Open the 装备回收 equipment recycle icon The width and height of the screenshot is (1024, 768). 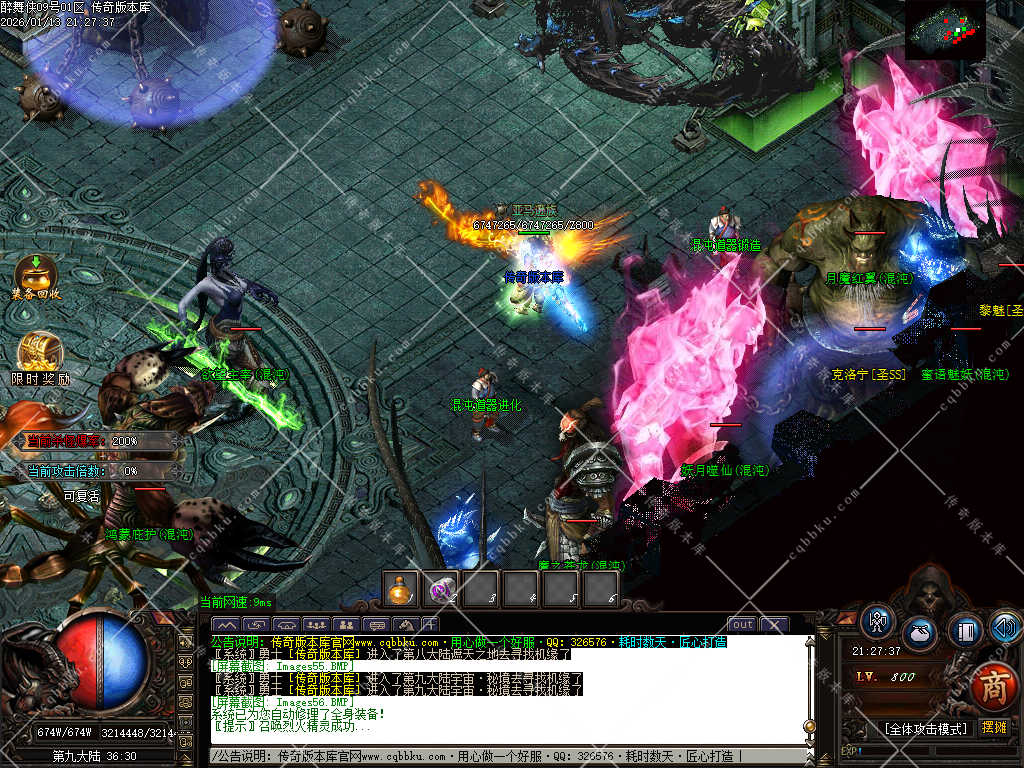pyautogui.click(x=36, y=276)
